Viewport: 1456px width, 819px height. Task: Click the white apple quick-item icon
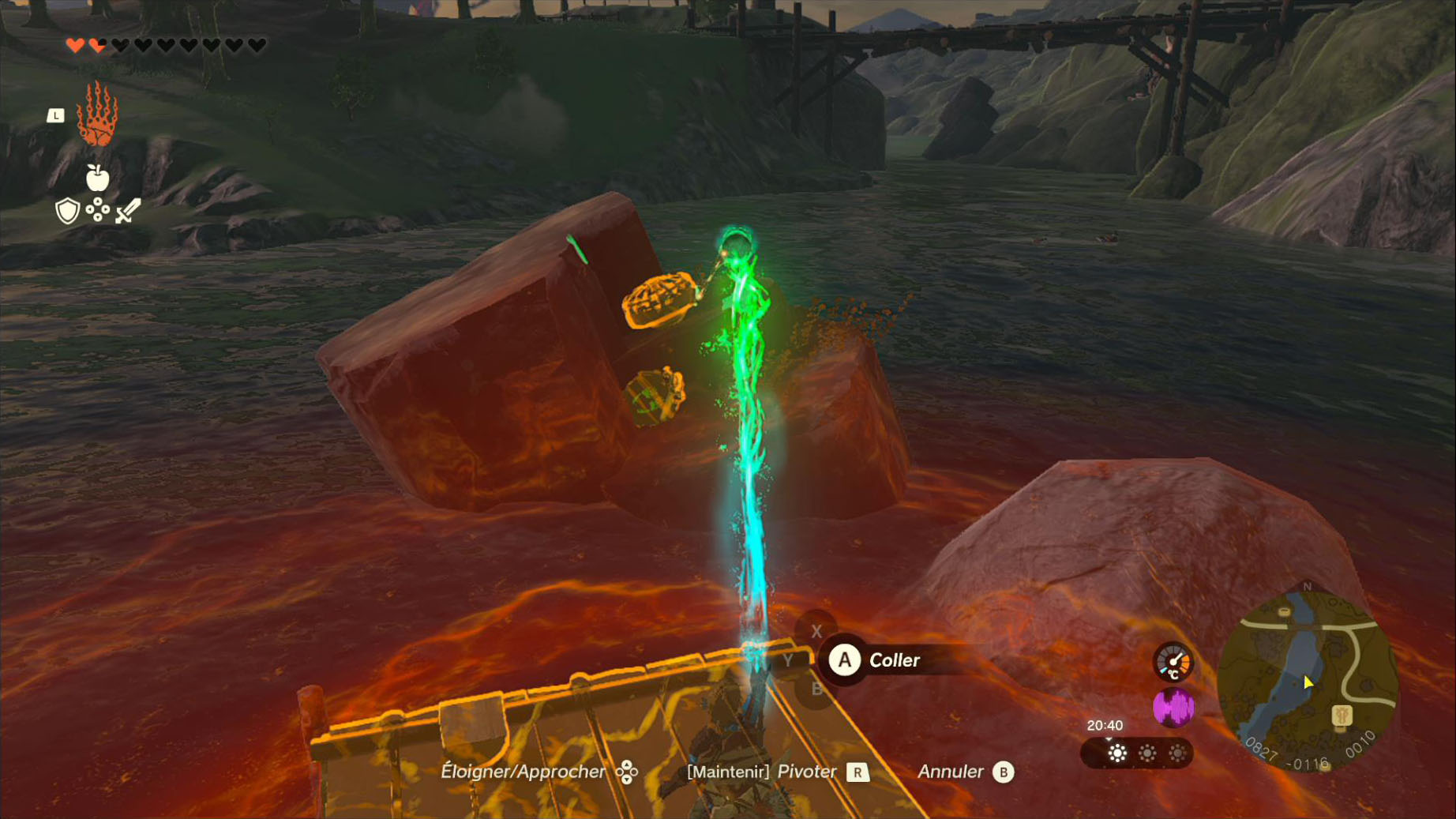(x=97, y=178)
